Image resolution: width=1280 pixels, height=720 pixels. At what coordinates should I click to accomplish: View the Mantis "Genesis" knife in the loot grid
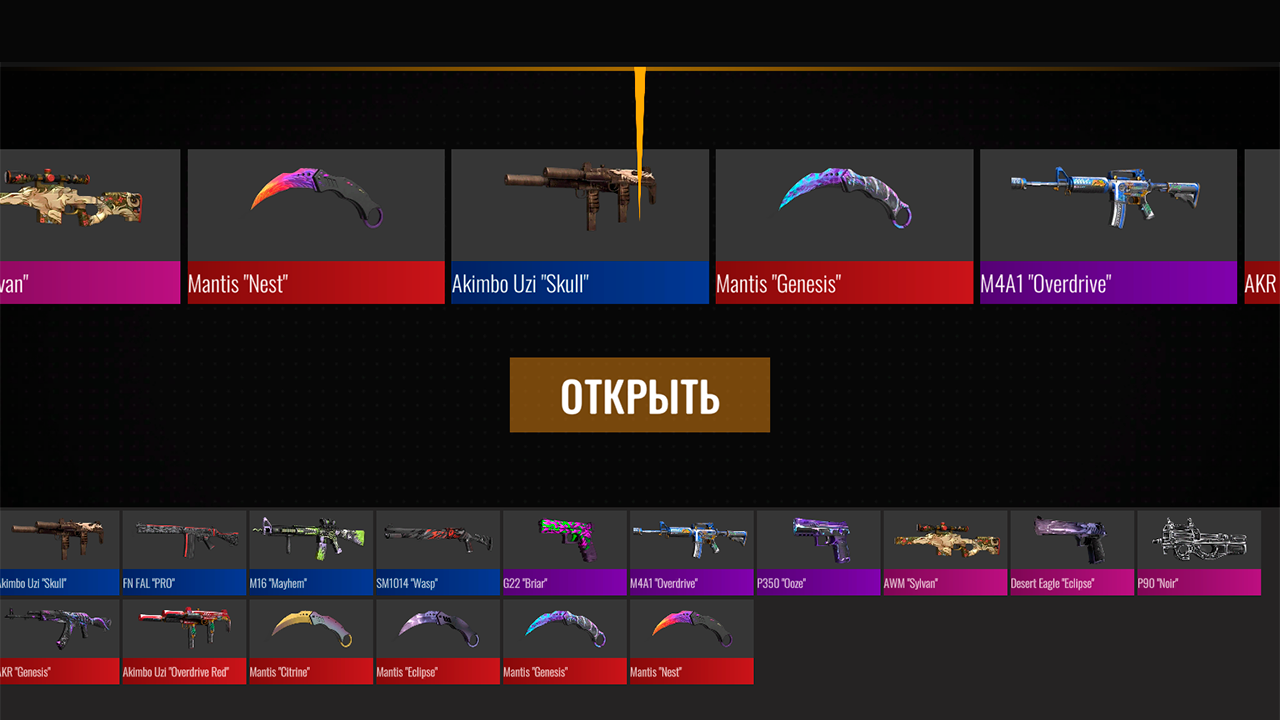point(564,635)
